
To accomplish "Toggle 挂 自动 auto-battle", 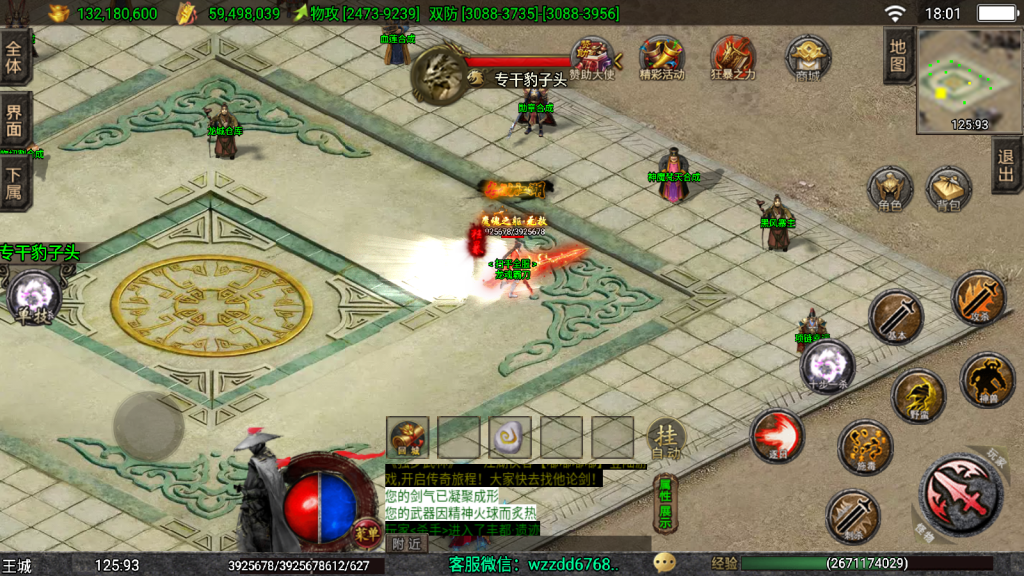I will click(666, 438).
